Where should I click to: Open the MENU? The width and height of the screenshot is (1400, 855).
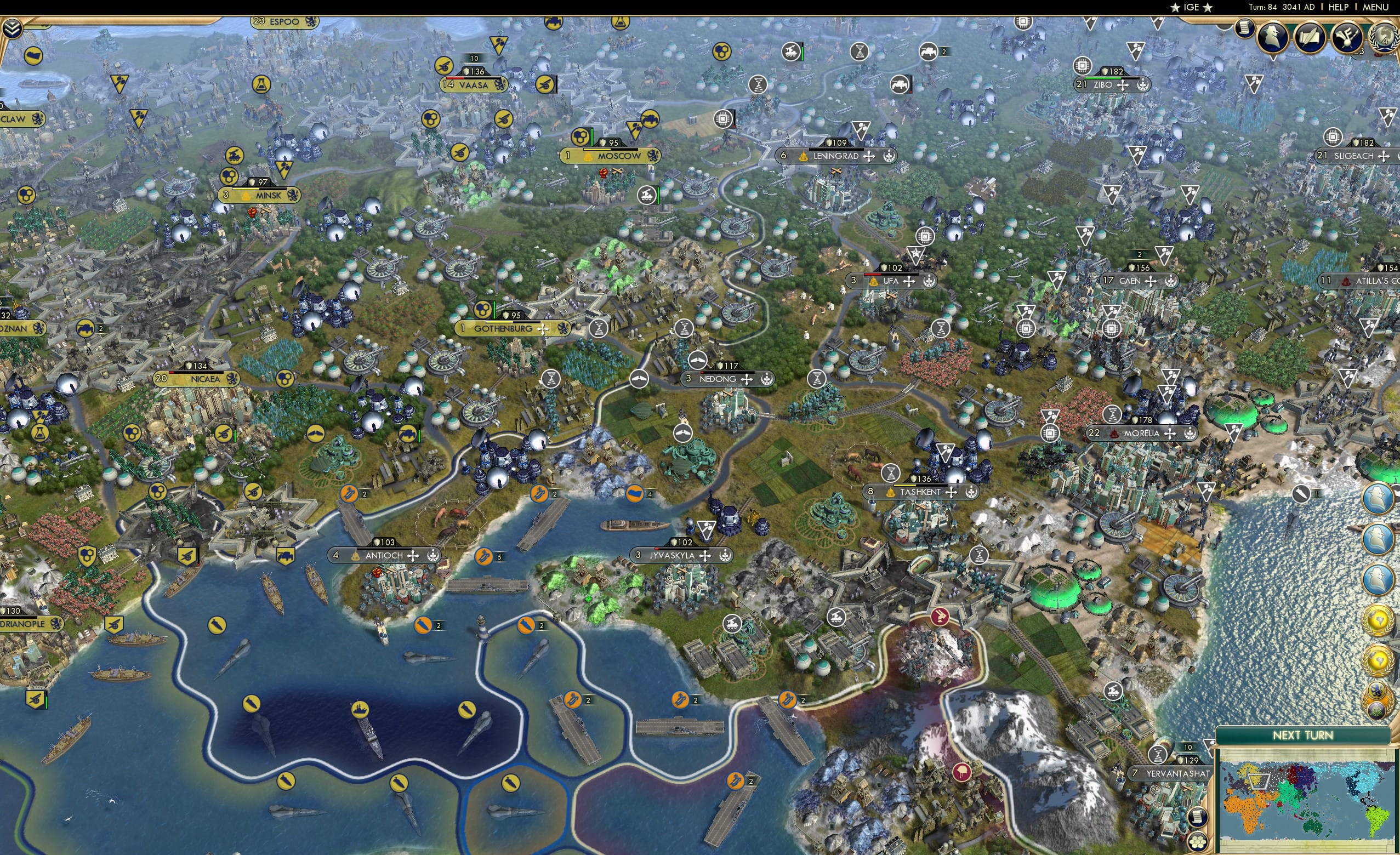coord(1377,7)
